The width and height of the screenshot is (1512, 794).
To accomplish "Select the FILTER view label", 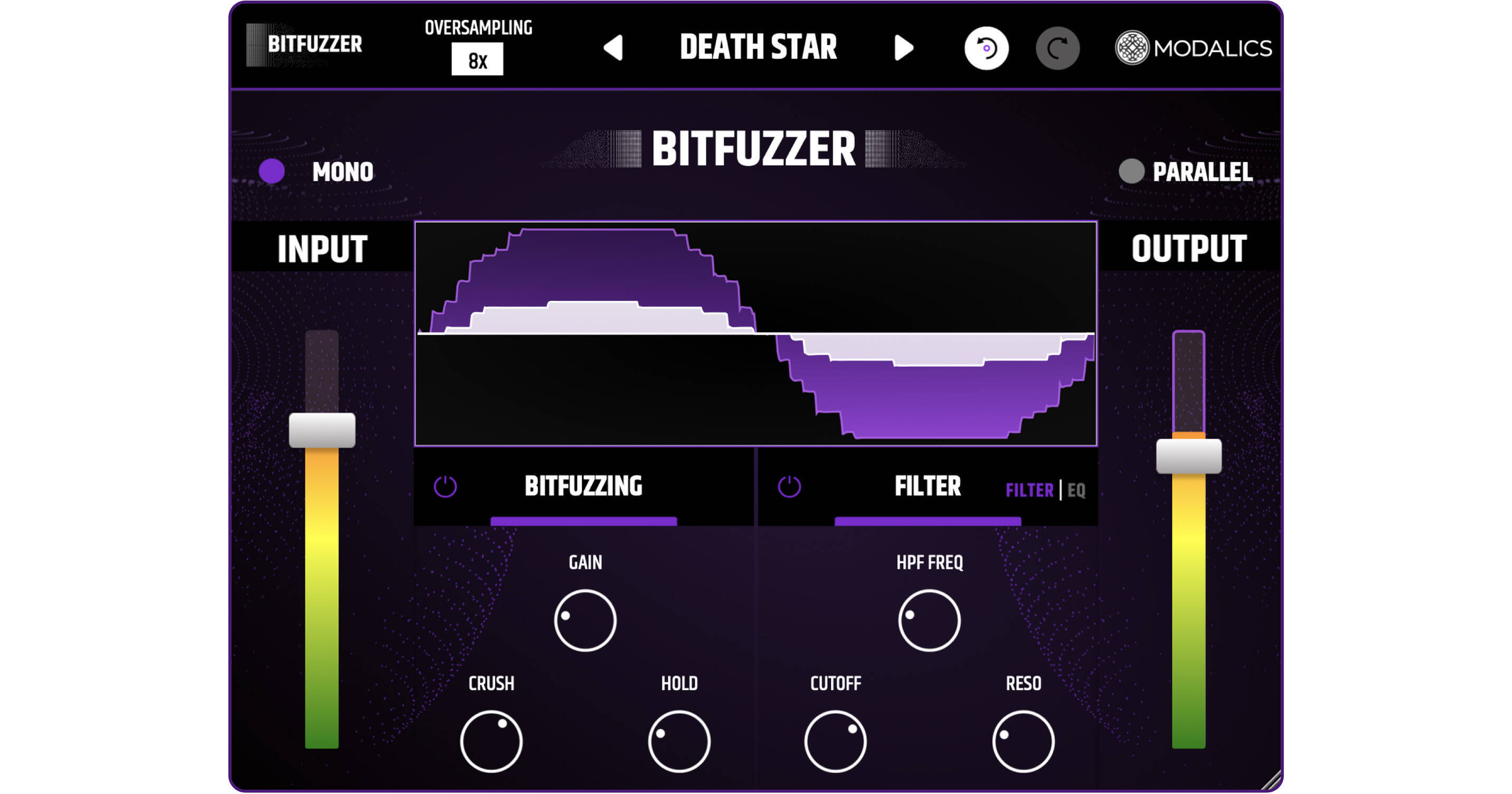I will click(1029, 490).
